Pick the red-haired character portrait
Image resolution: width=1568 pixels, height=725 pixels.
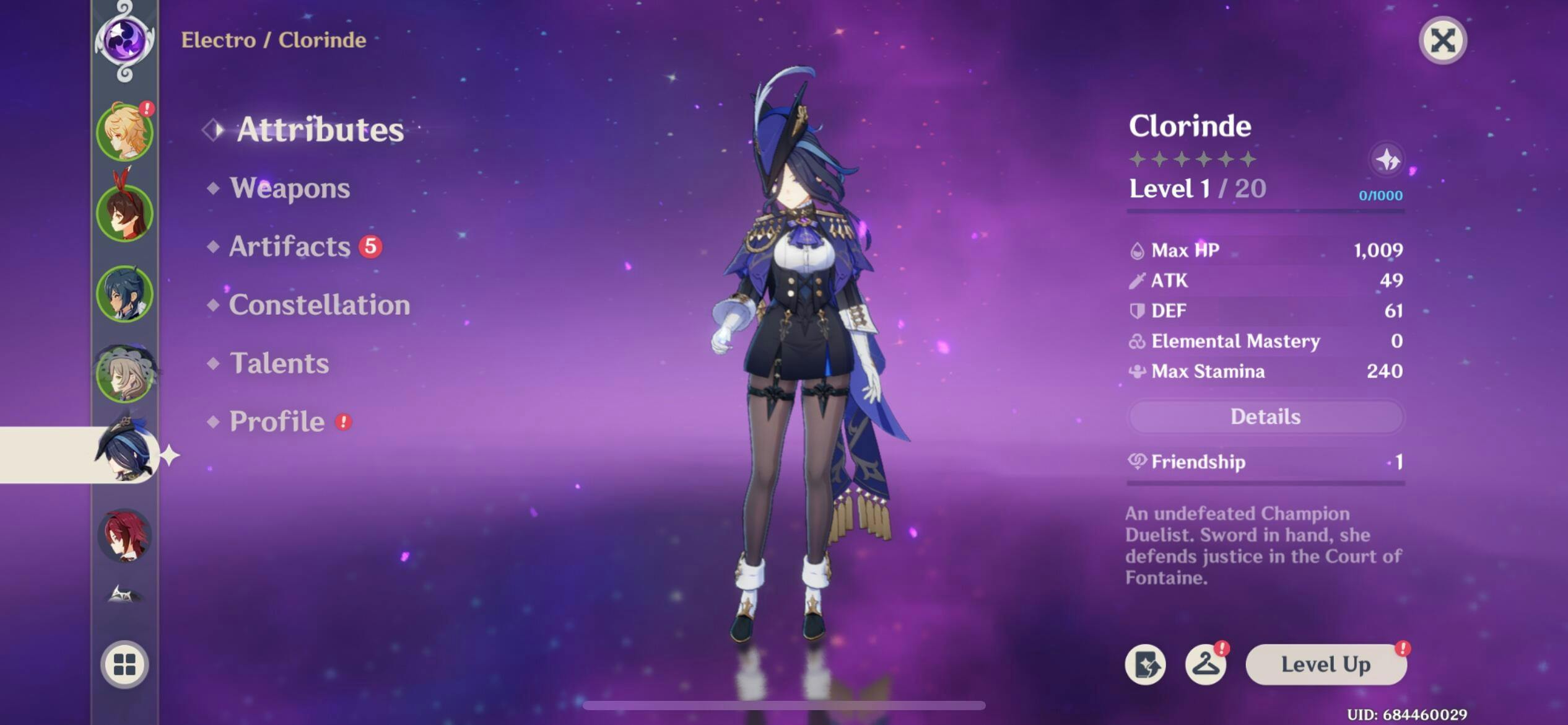(124, 535)
